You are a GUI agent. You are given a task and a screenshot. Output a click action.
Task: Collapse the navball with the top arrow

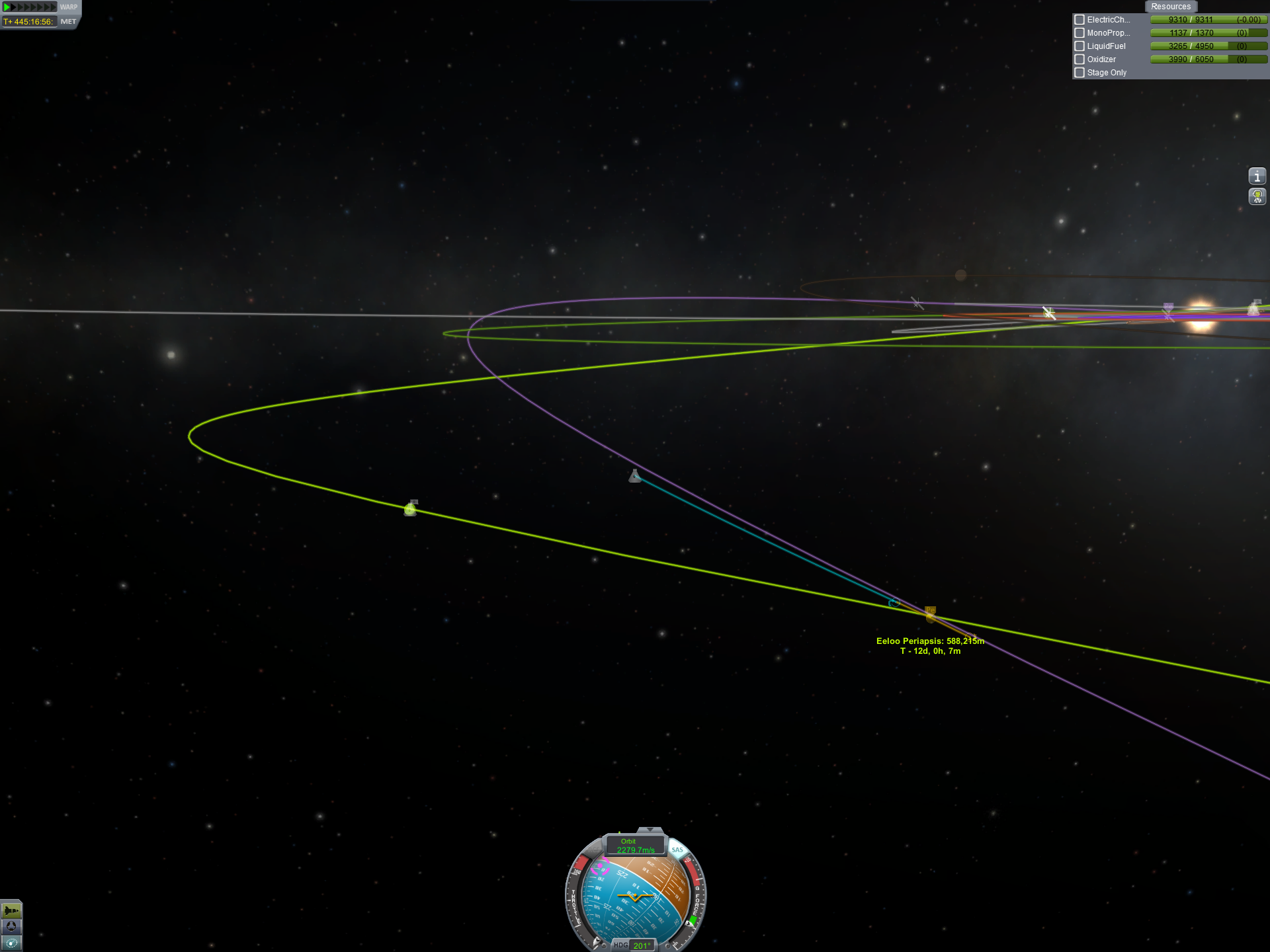[650, 830]
